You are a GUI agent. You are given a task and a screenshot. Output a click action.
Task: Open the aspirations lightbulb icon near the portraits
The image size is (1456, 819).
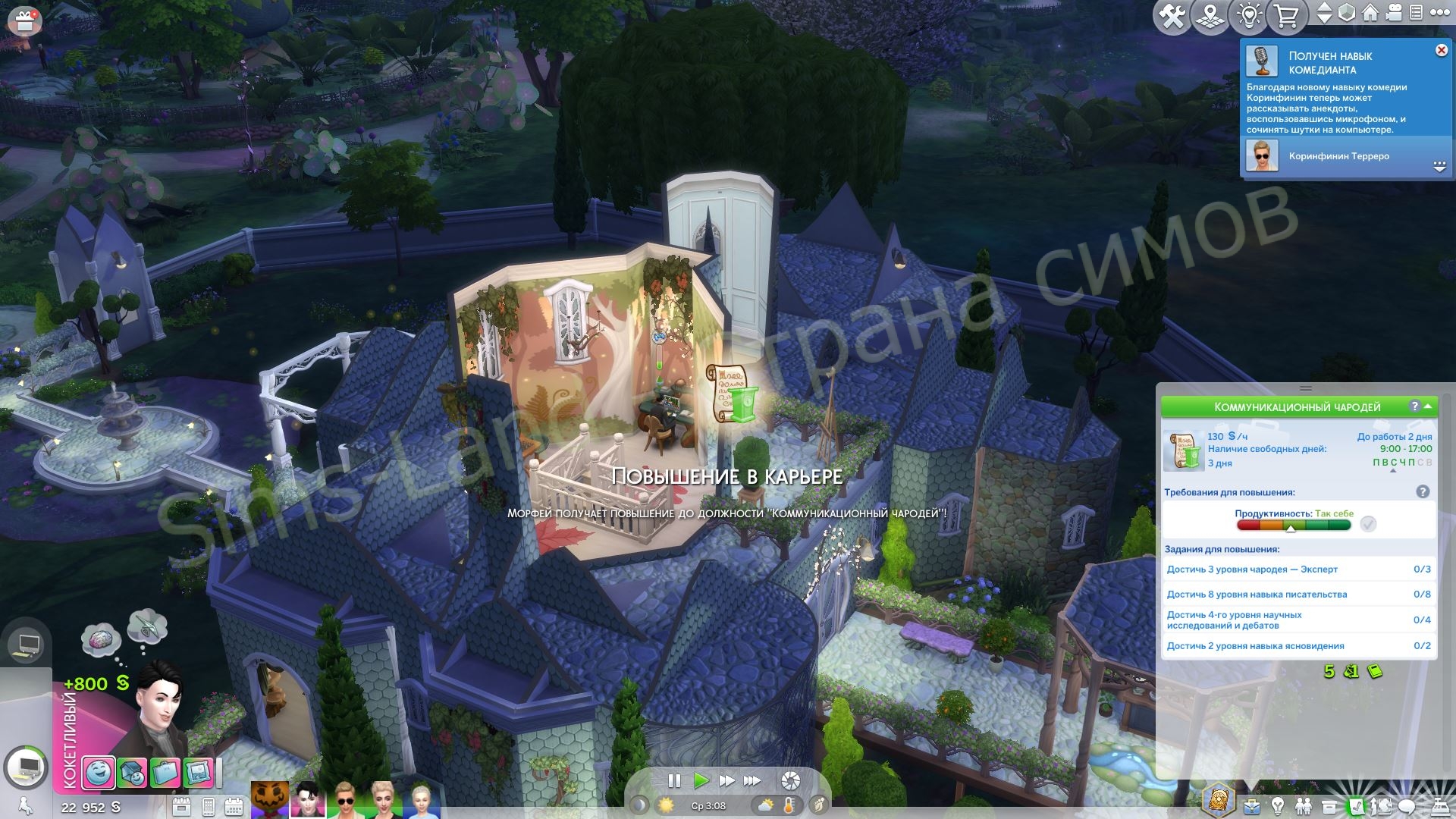coord(1279,805)
